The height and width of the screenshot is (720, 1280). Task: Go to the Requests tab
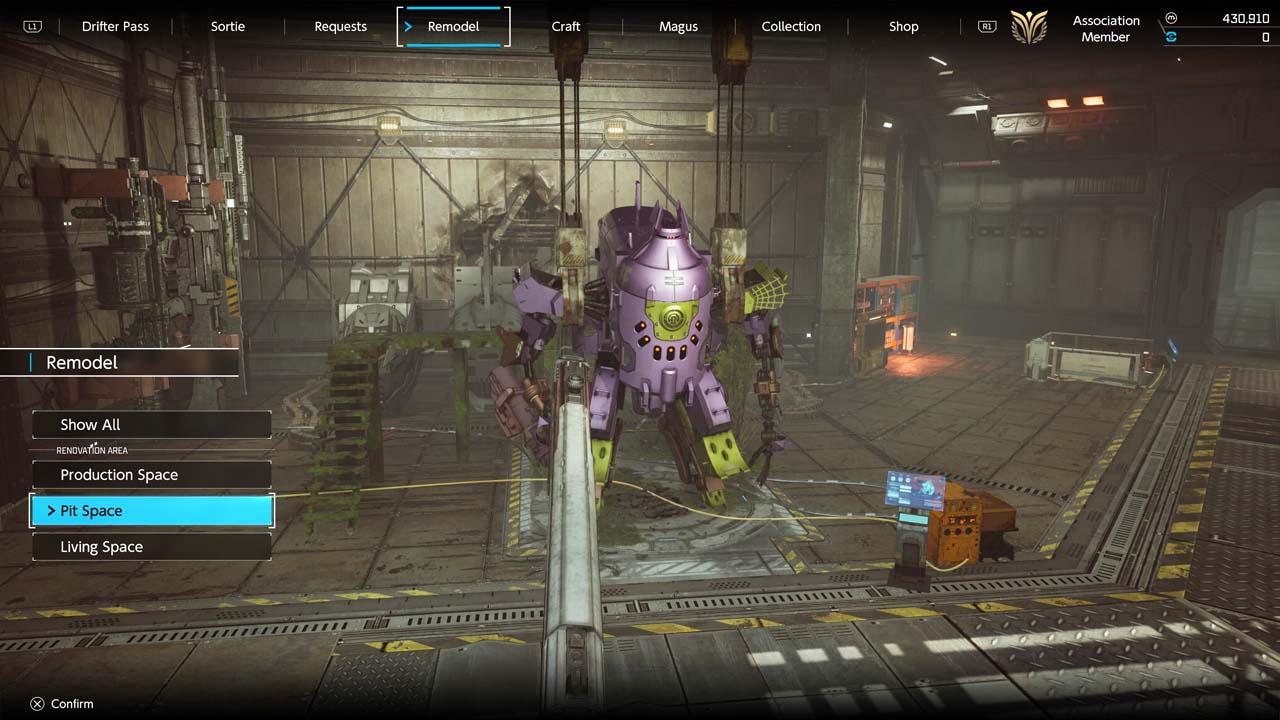coord(340,27)
